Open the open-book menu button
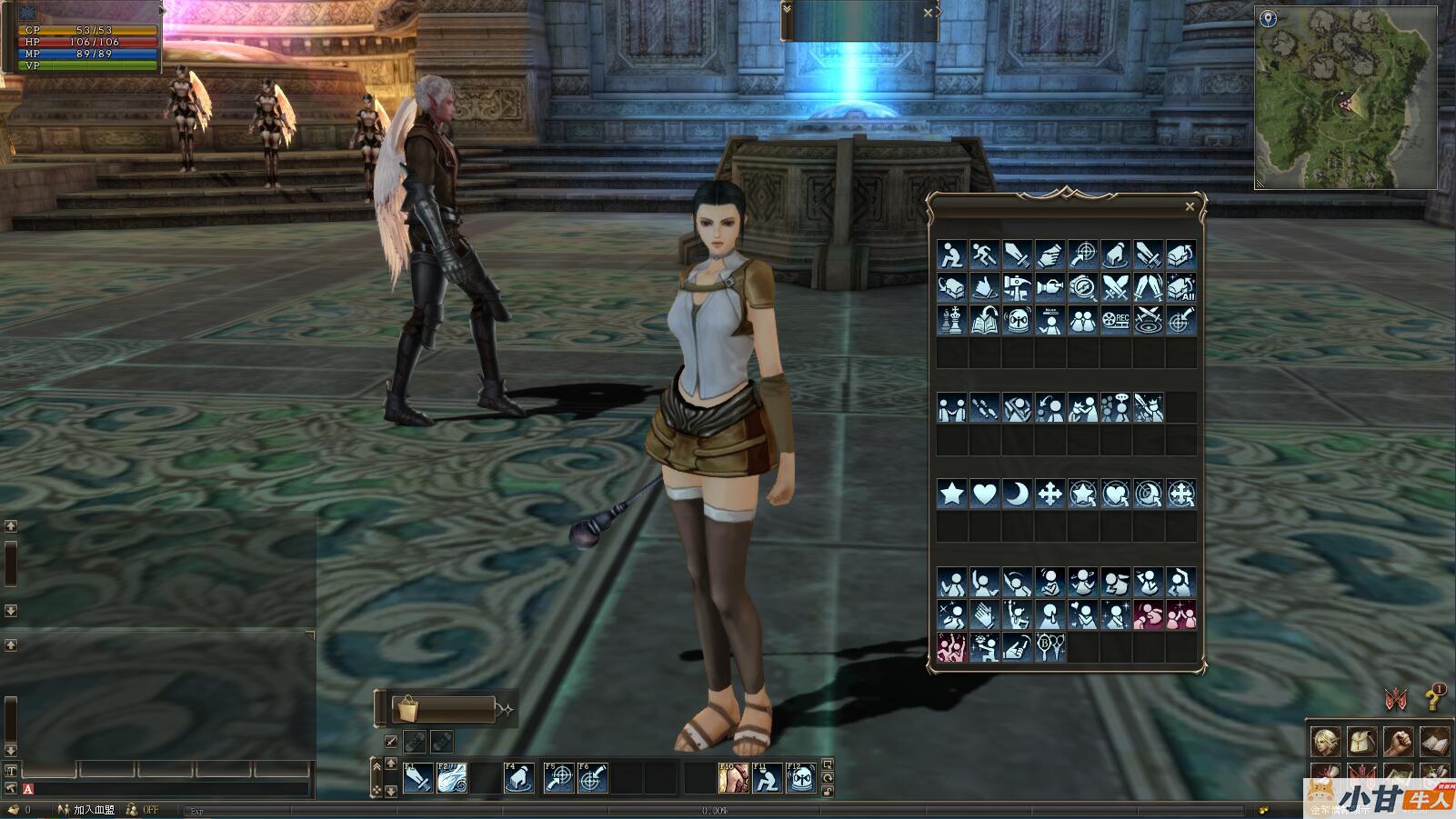 pos(1435,742)
